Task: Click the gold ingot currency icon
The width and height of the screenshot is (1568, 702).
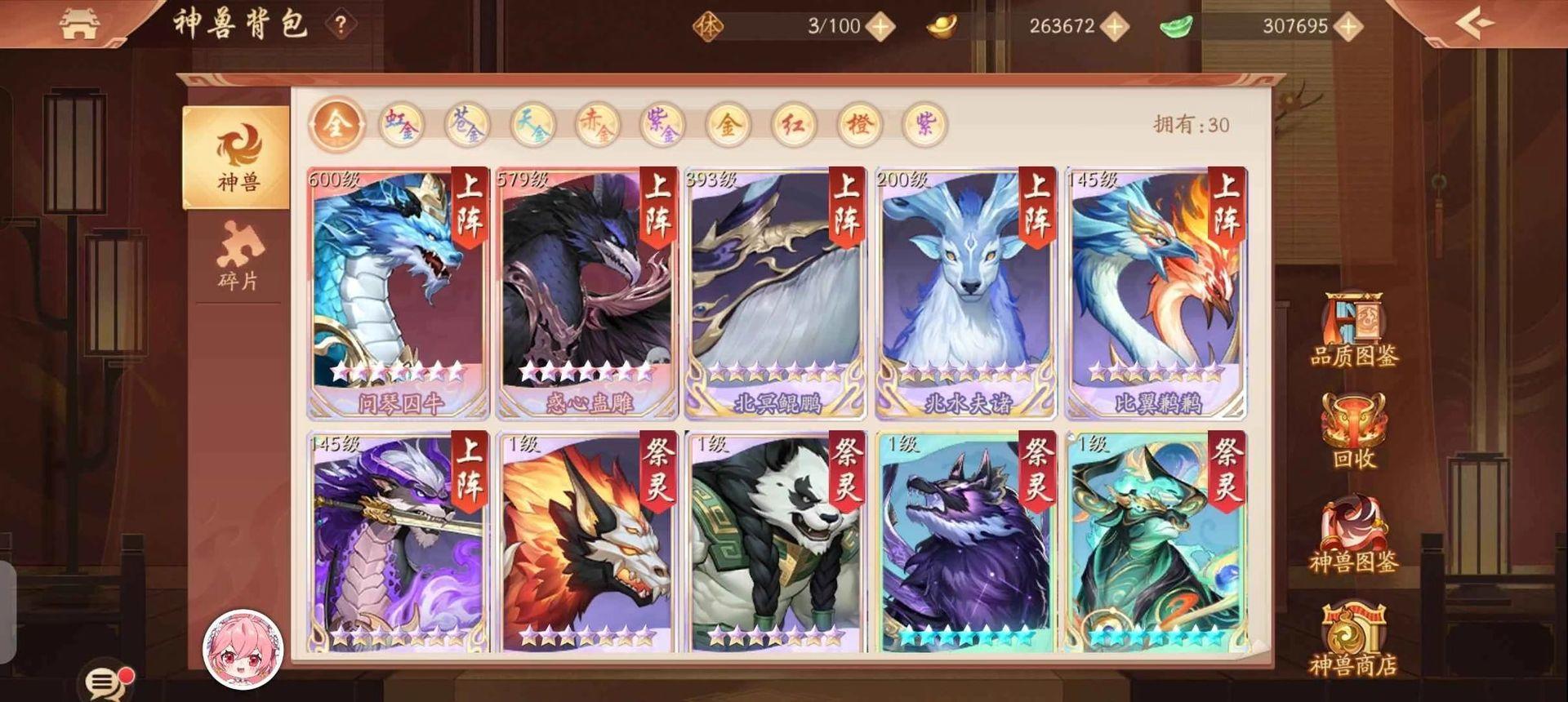Action: 941,25
